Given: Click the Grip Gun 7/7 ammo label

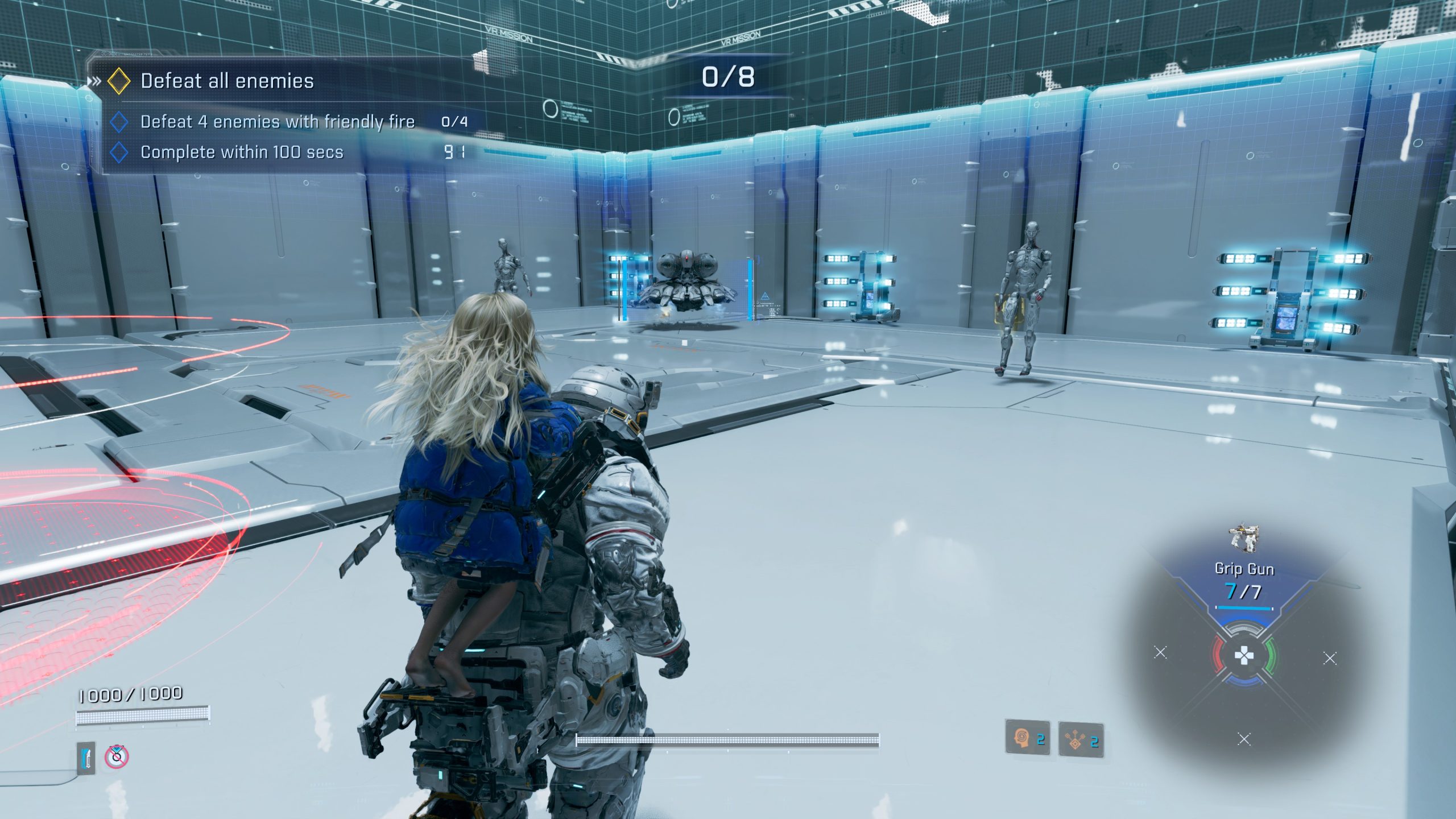Looking at the screenshot, I should pyautogui.click(x=1243, y=591).
